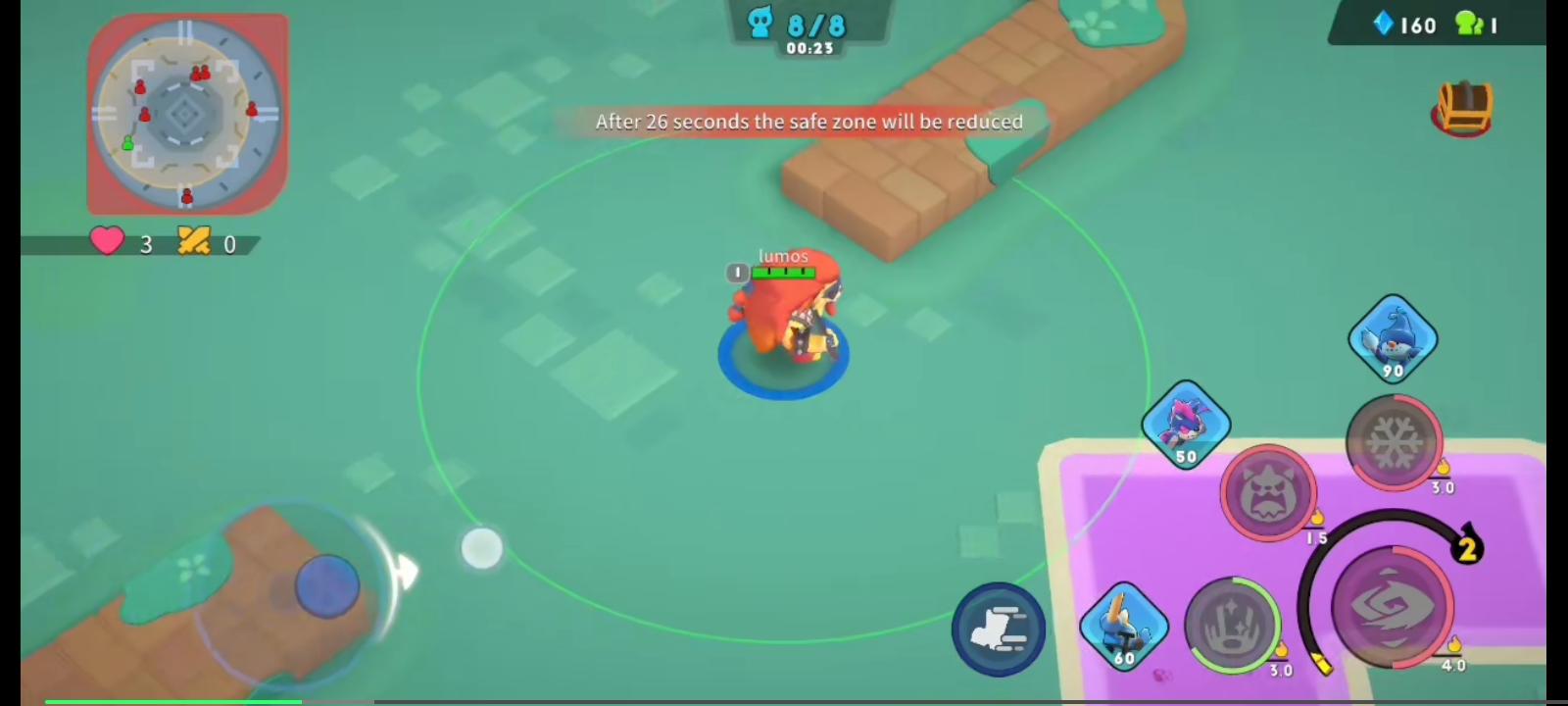Tap the ghost icon above the 8/8 counter
The height and width of the screenshot is (706, 1568).
(x=759, y=22)
